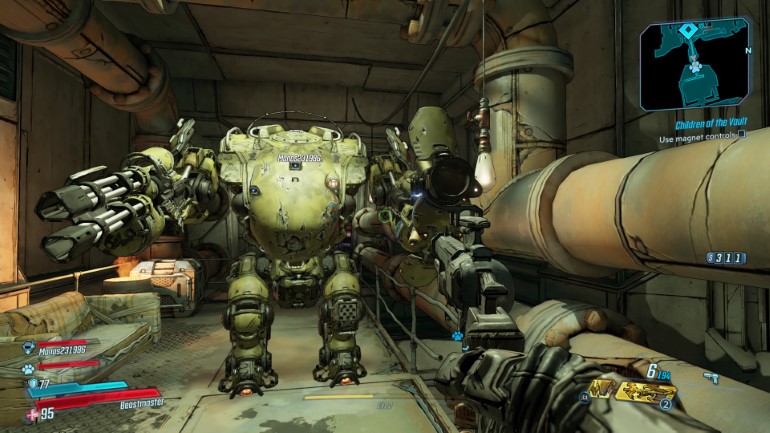Open the minimap in the corner
770x433 pixels.
click(x=695, y=64)
